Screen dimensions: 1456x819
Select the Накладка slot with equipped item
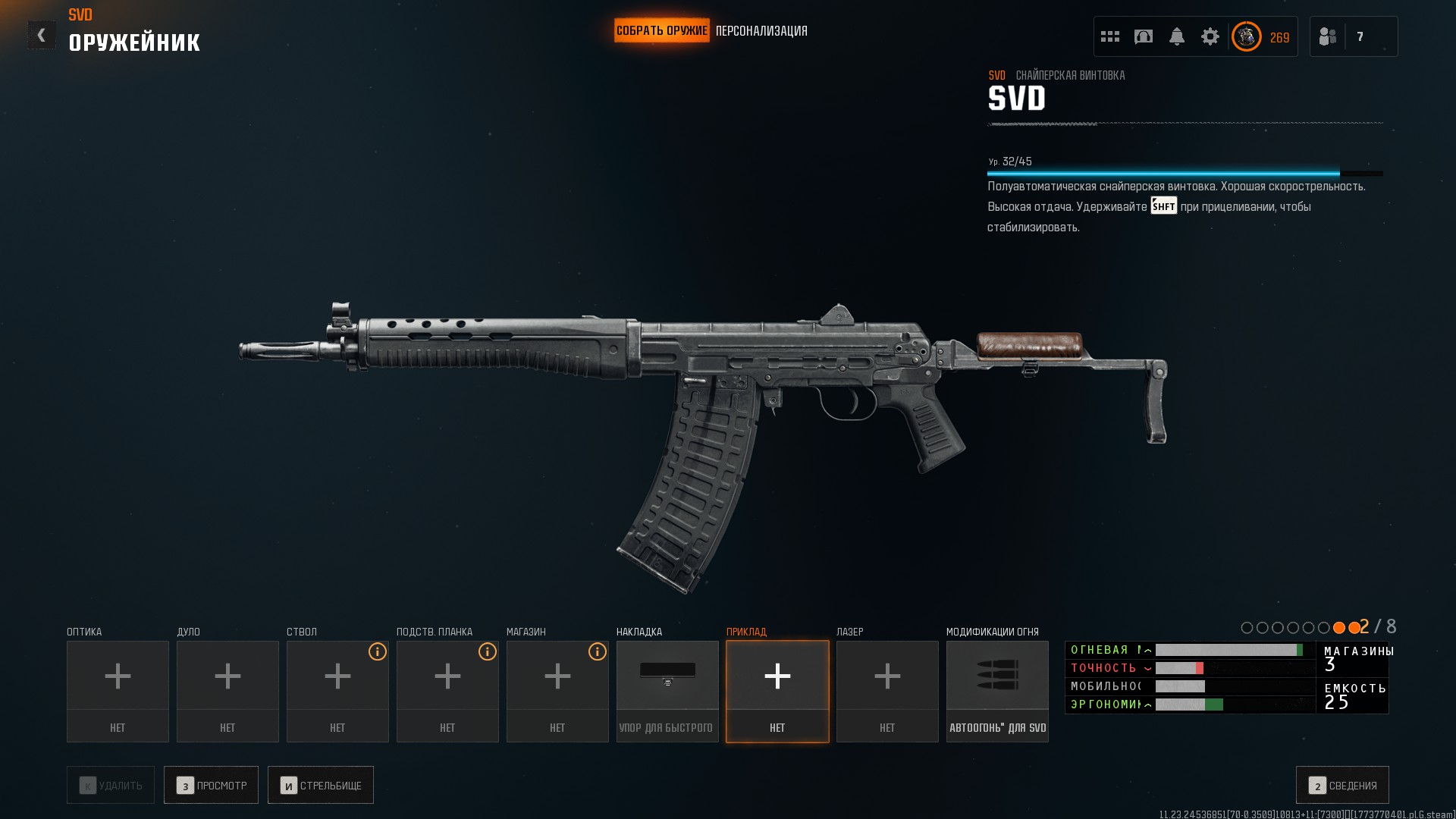point(667,691)
